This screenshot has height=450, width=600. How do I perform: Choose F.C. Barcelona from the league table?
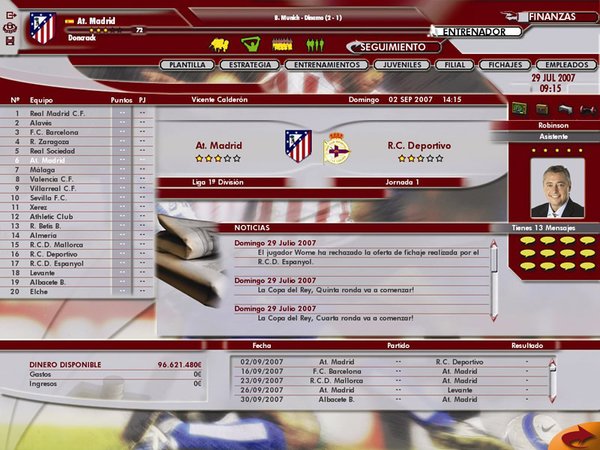[x=54, y=132]
